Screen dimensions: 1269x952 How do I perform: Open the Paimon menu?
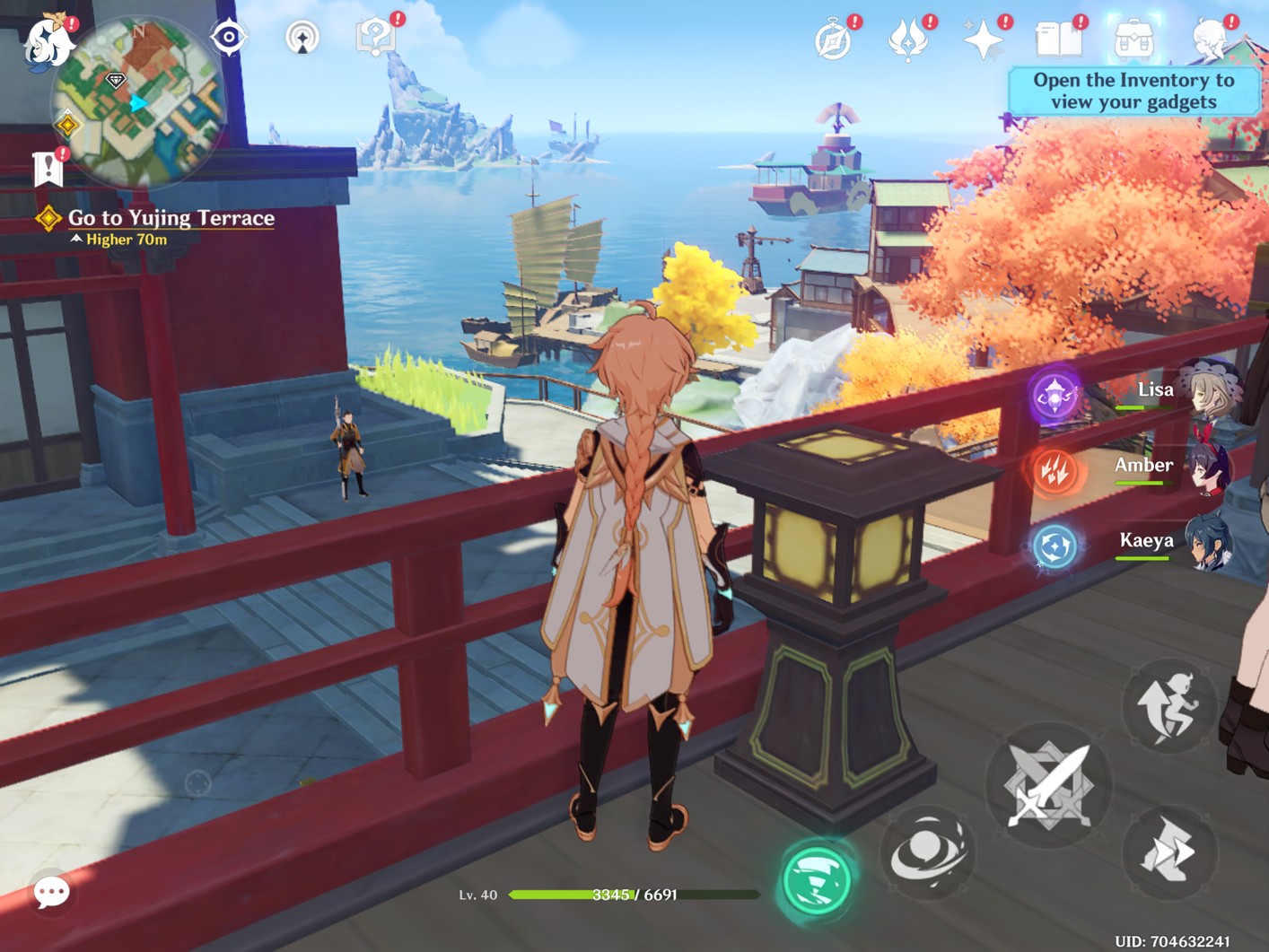[48, 40]
